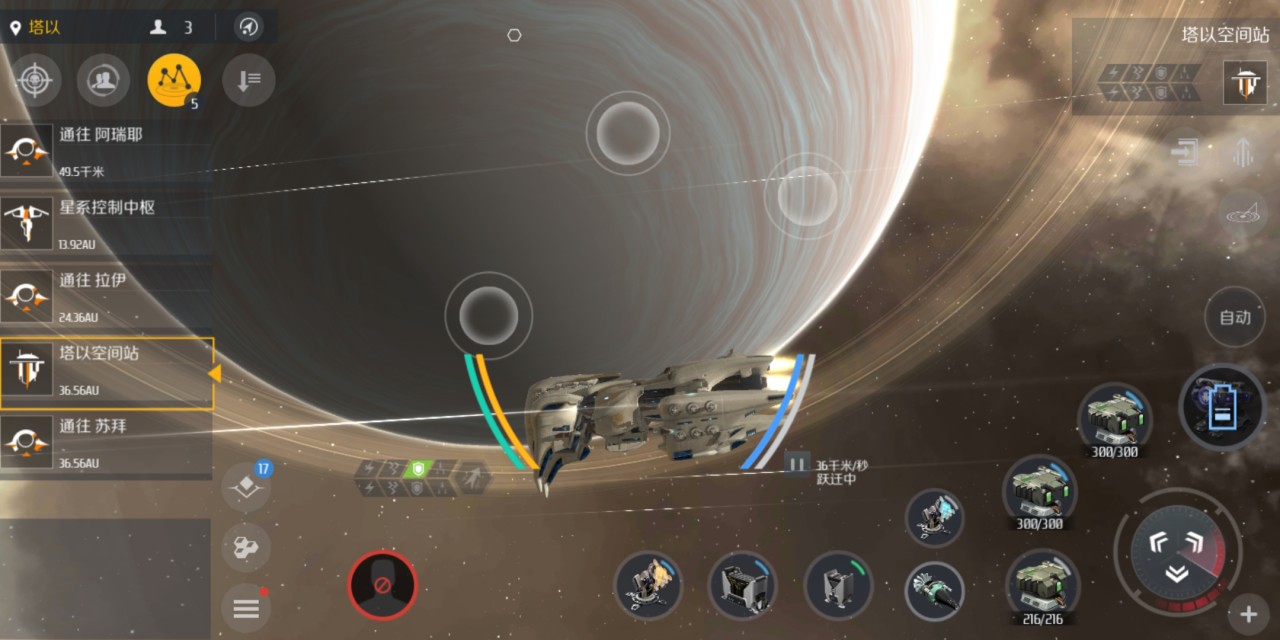Screen dimensions: 1280x640
Task: Select the 通往 拉伊 stargate row
Action: (x=105, y=296)
